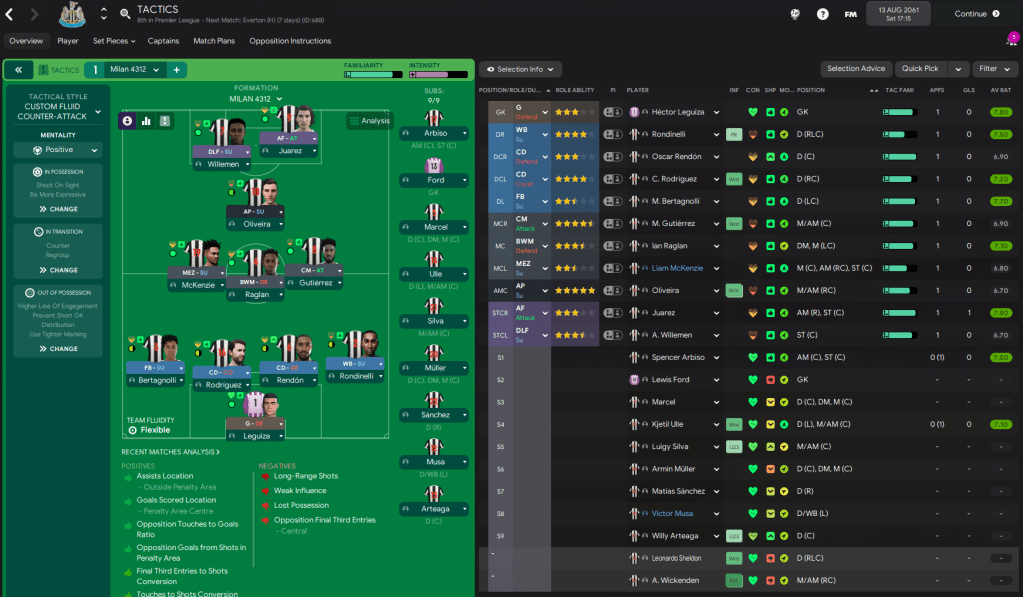
Task: Use Quick Pick for team selection
Action: point(920,69)
